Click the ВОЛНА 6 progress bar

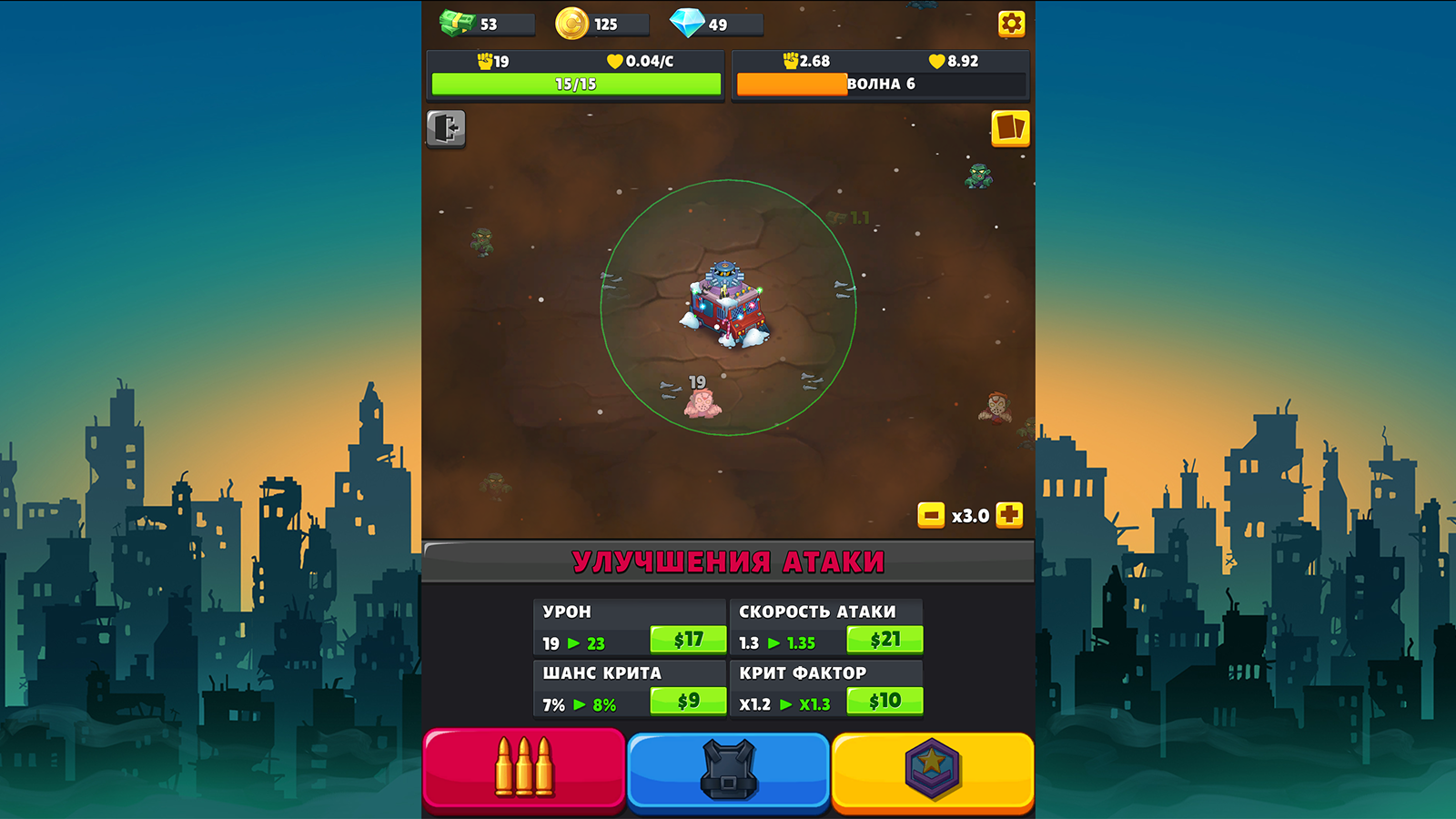point(883,84)
